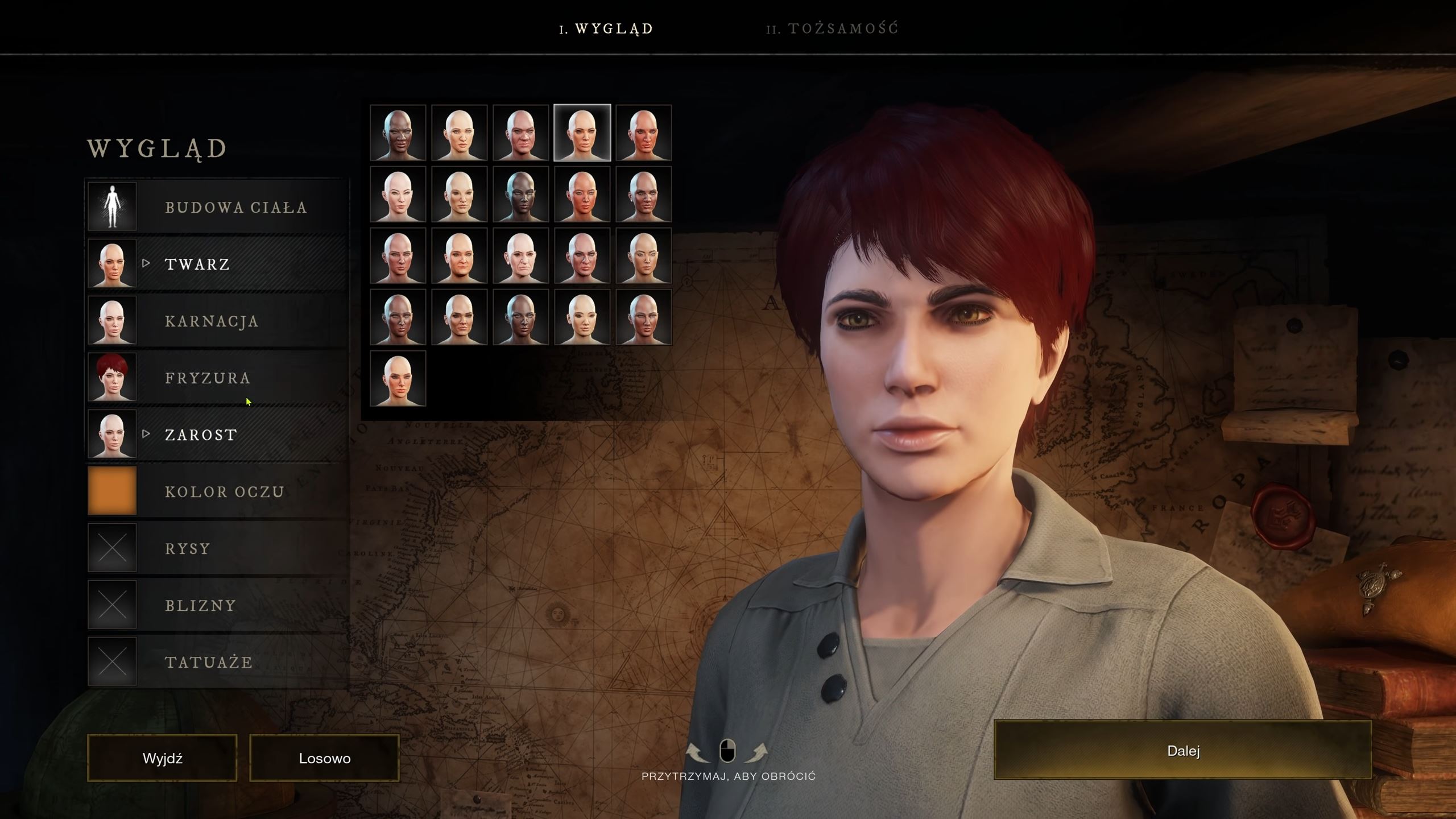Deselect the Blizny scars option
The width and height of the screenshot is (1456, 819).
[x=111, y=605]
